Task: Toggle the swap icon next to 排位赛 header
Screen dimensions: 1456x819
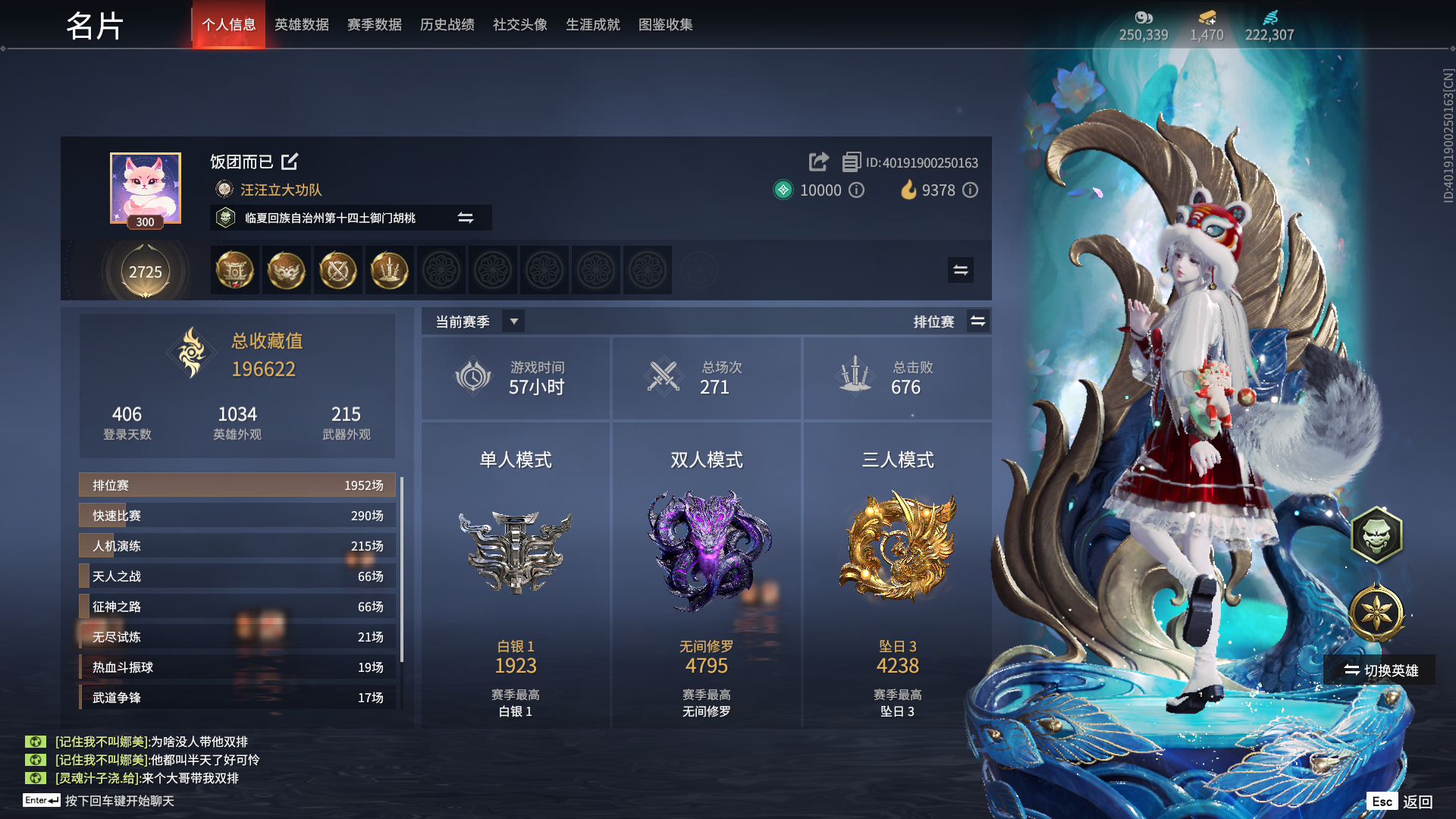Action: pyautogui.click(x=977, y=321)
